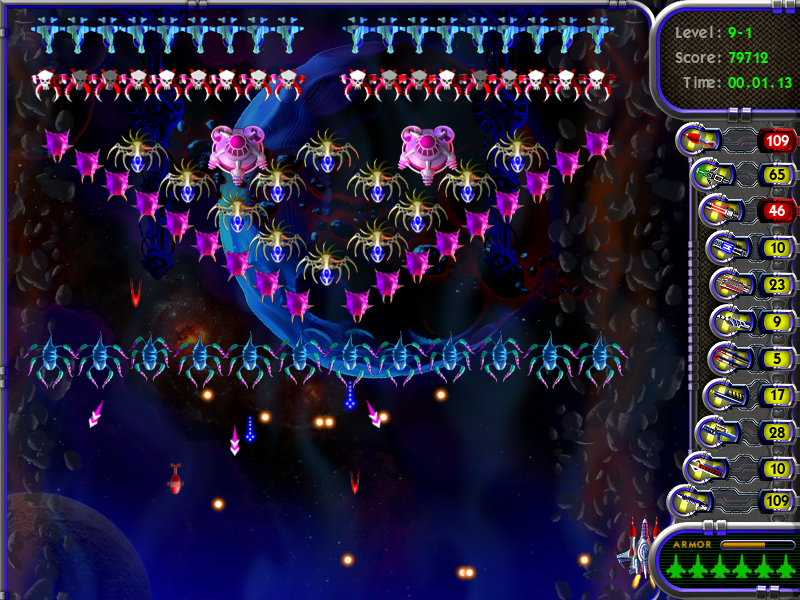Pick the weapon slot showing 9 ammo

point(729,322)
